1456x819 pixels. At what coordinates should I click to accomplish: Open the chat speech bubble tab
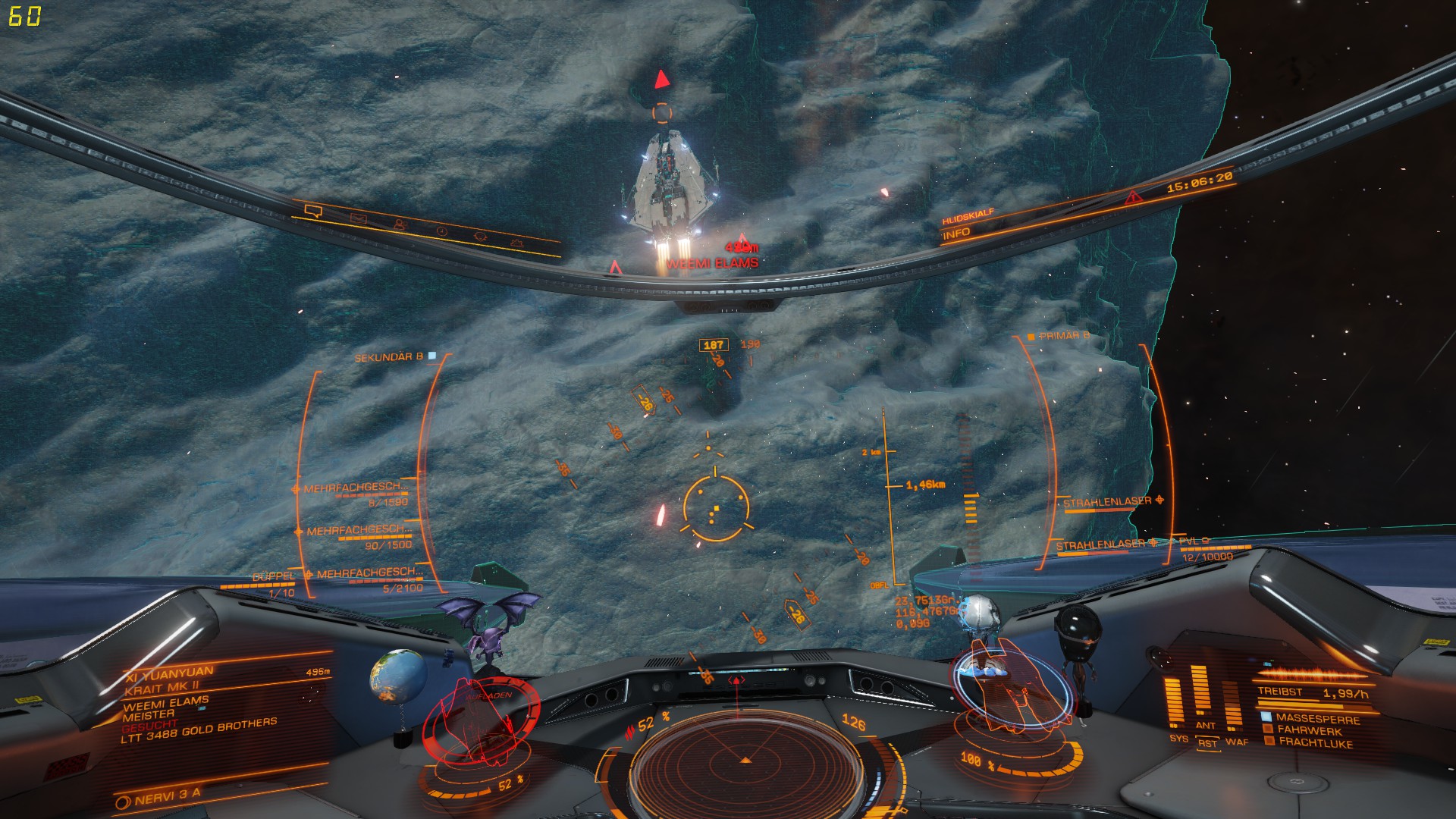pyautogui.click(x=313, y=210)
